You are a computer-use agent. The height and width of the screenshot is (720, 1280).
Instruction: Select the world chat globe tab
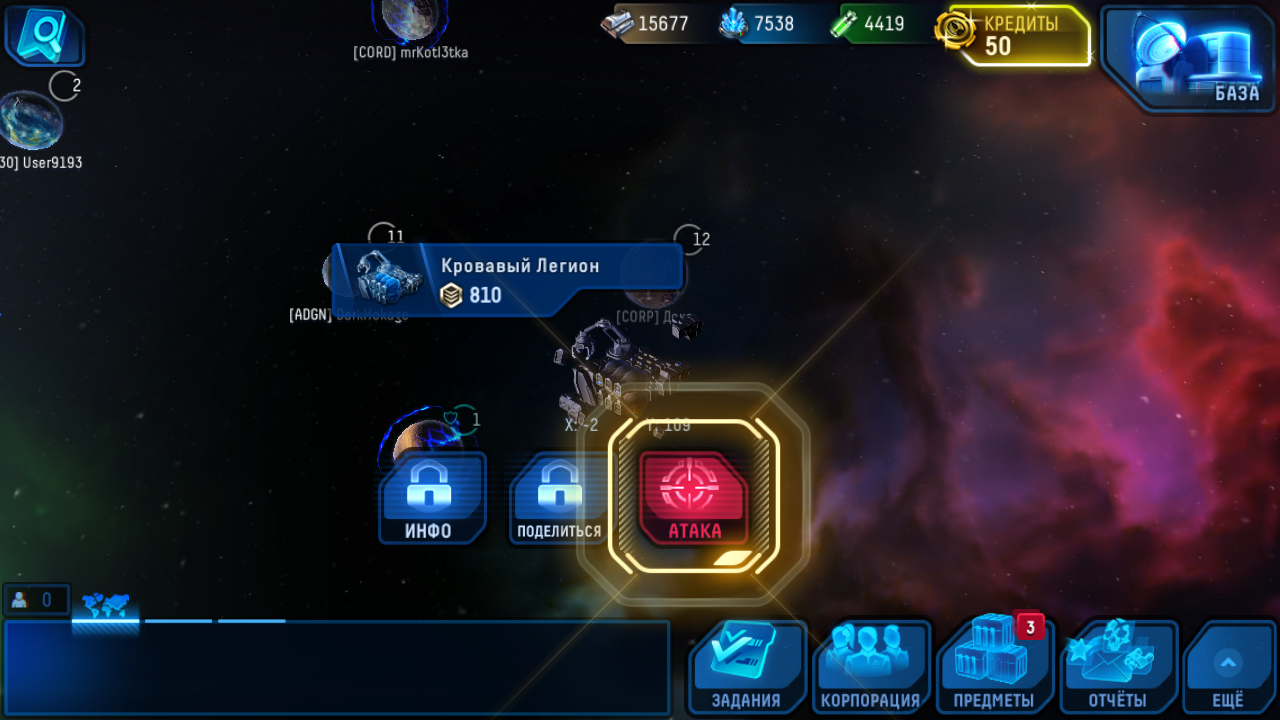point(105,605)
